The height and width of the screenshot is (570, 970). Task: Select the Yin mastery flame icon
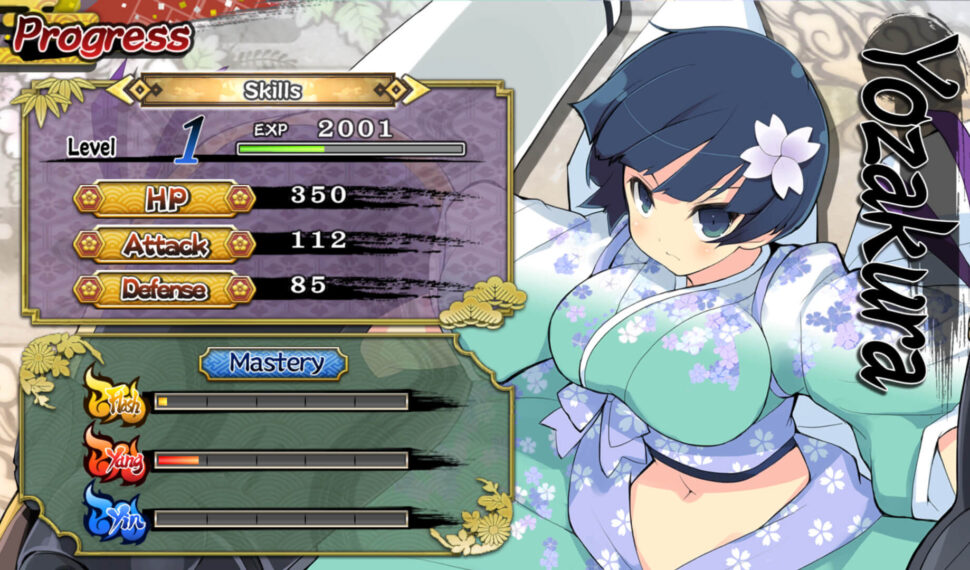click(115, 517)
